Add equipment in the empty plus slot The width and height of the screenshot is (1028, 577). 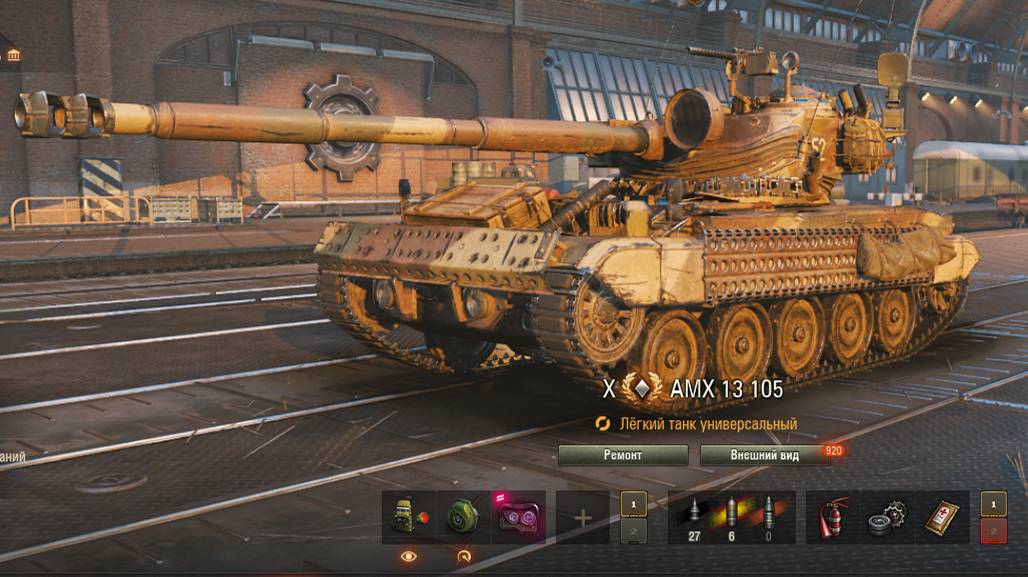coord(582,518)
